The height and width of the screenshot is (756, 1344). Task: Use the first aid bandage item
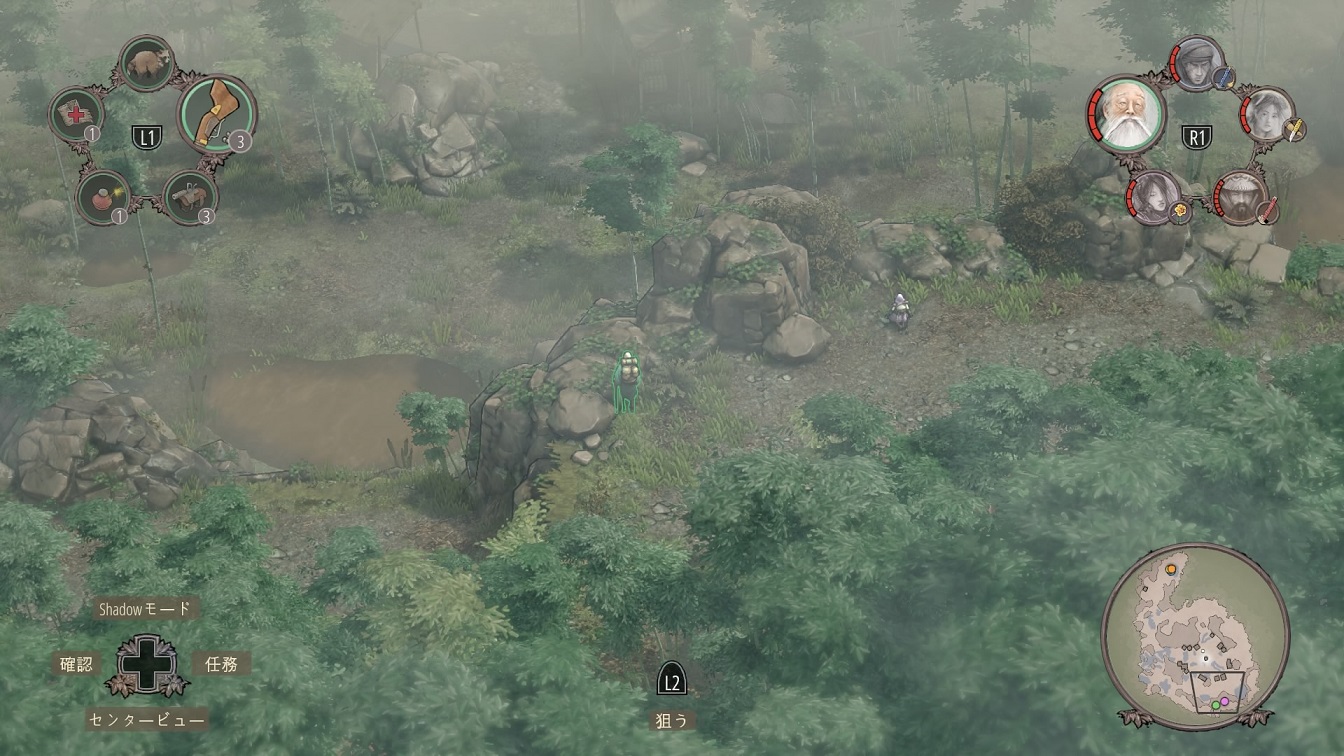(76, 113)
